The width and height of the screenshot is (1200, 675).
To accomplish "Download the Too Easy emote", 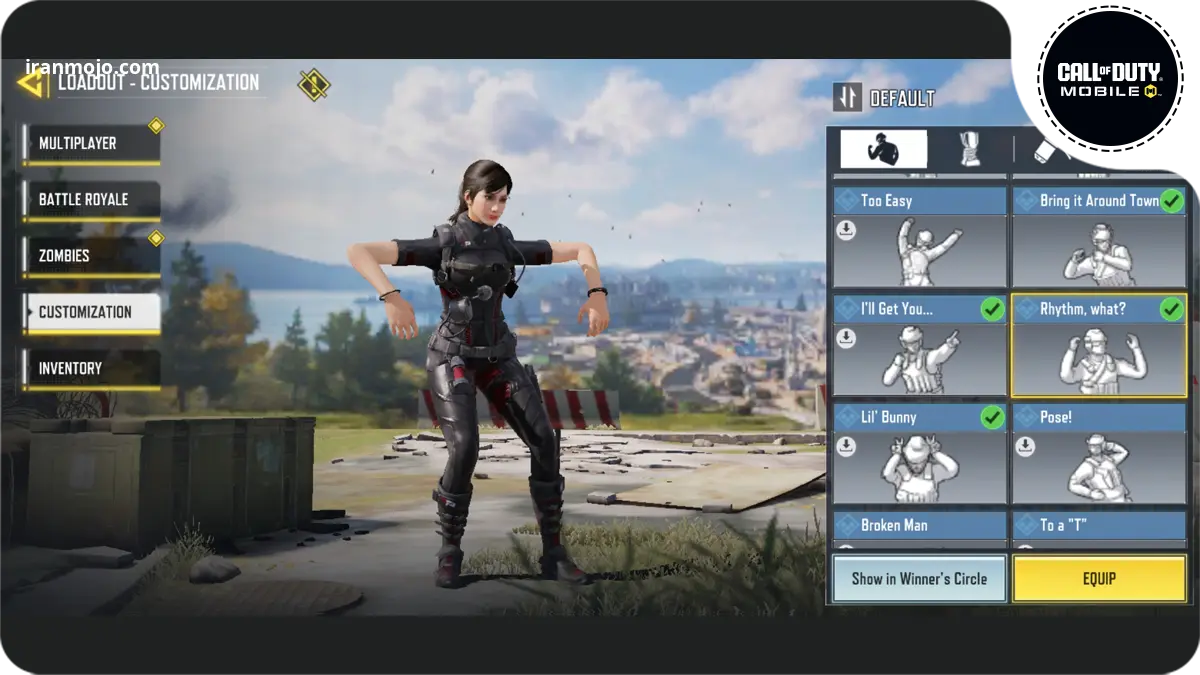I will click(846, 231).
